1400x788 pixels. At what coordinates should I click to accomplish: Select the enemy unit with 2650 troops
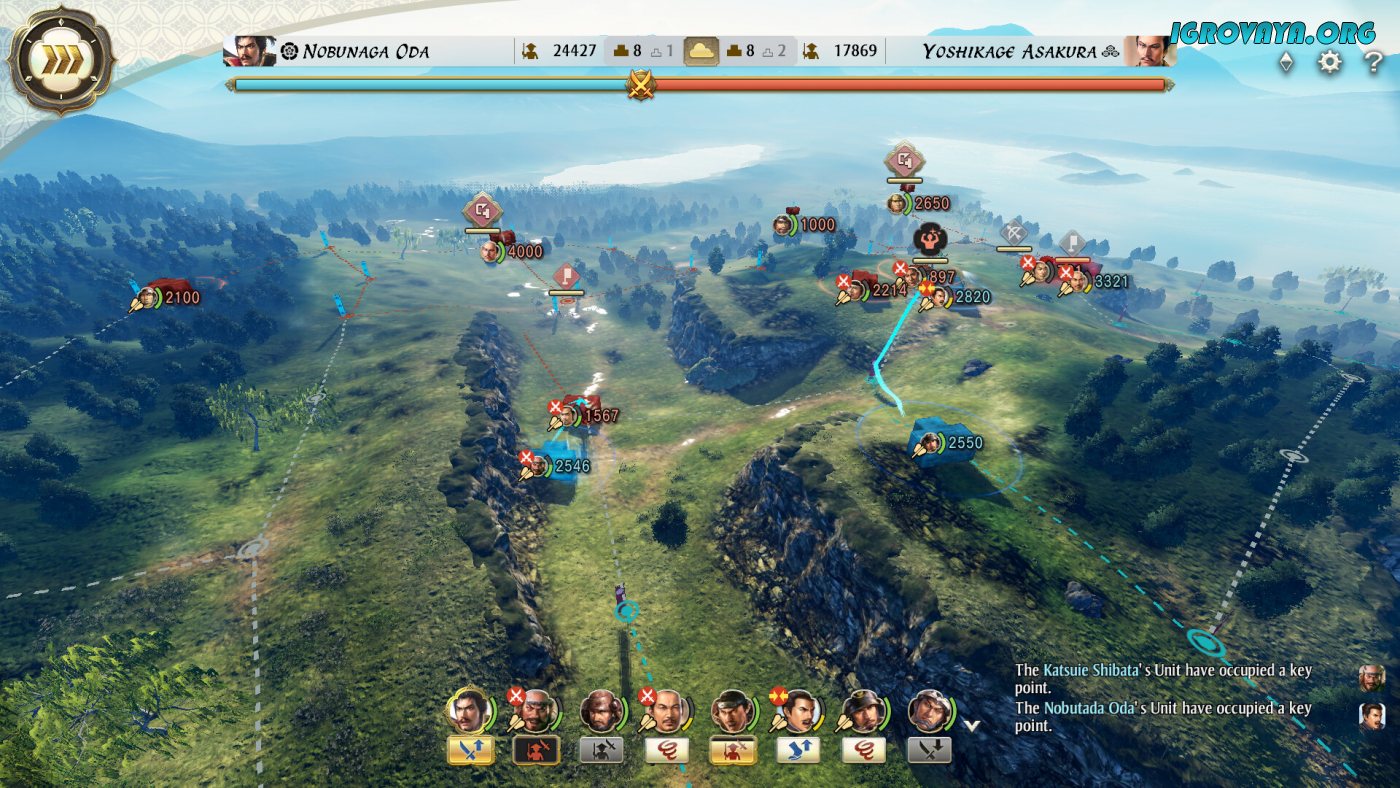tap(899, 204)
